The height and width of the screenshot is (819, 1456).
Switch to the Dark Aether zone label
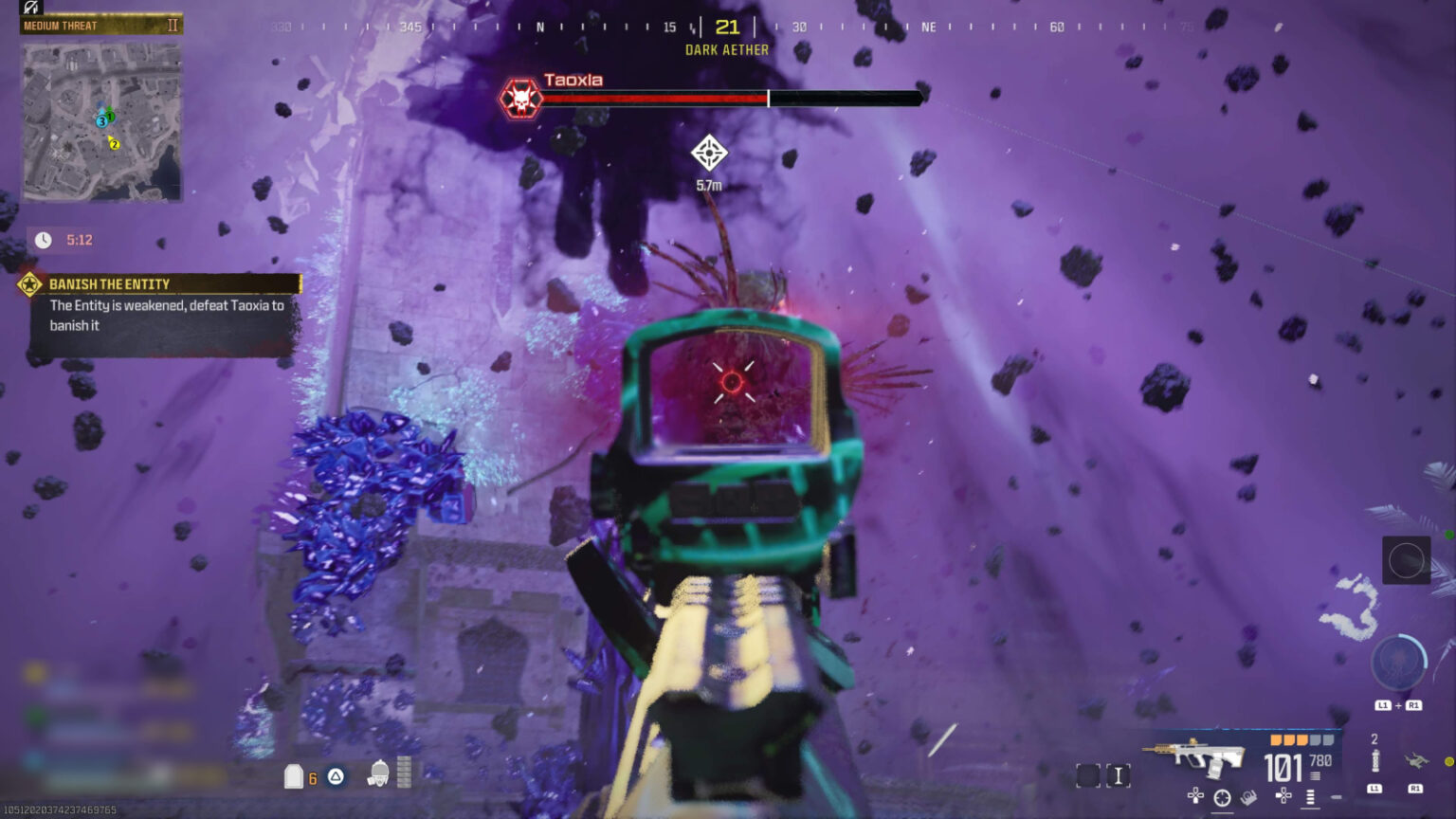click(x=726, y=49)
